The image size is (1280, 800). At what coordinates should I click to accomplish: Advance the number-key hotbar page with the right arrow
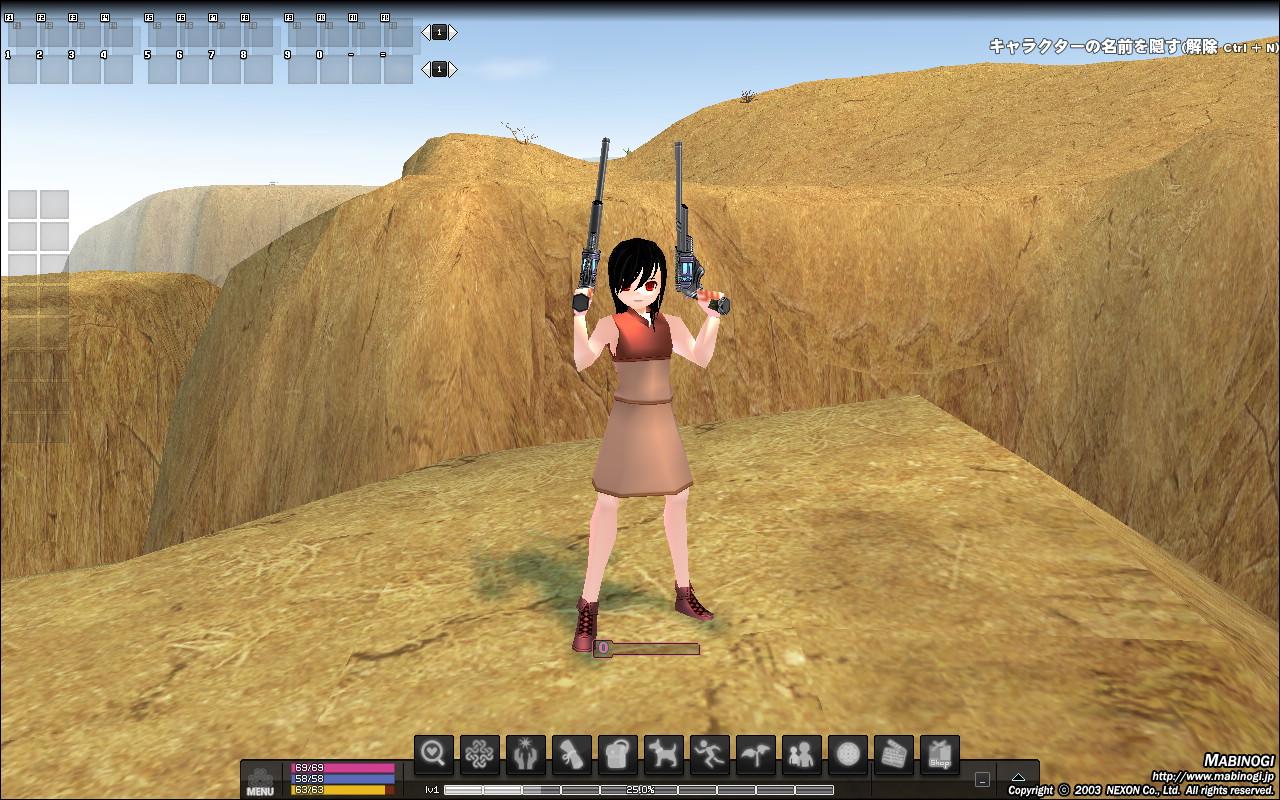pyautogui.click(x=453, y=69)
